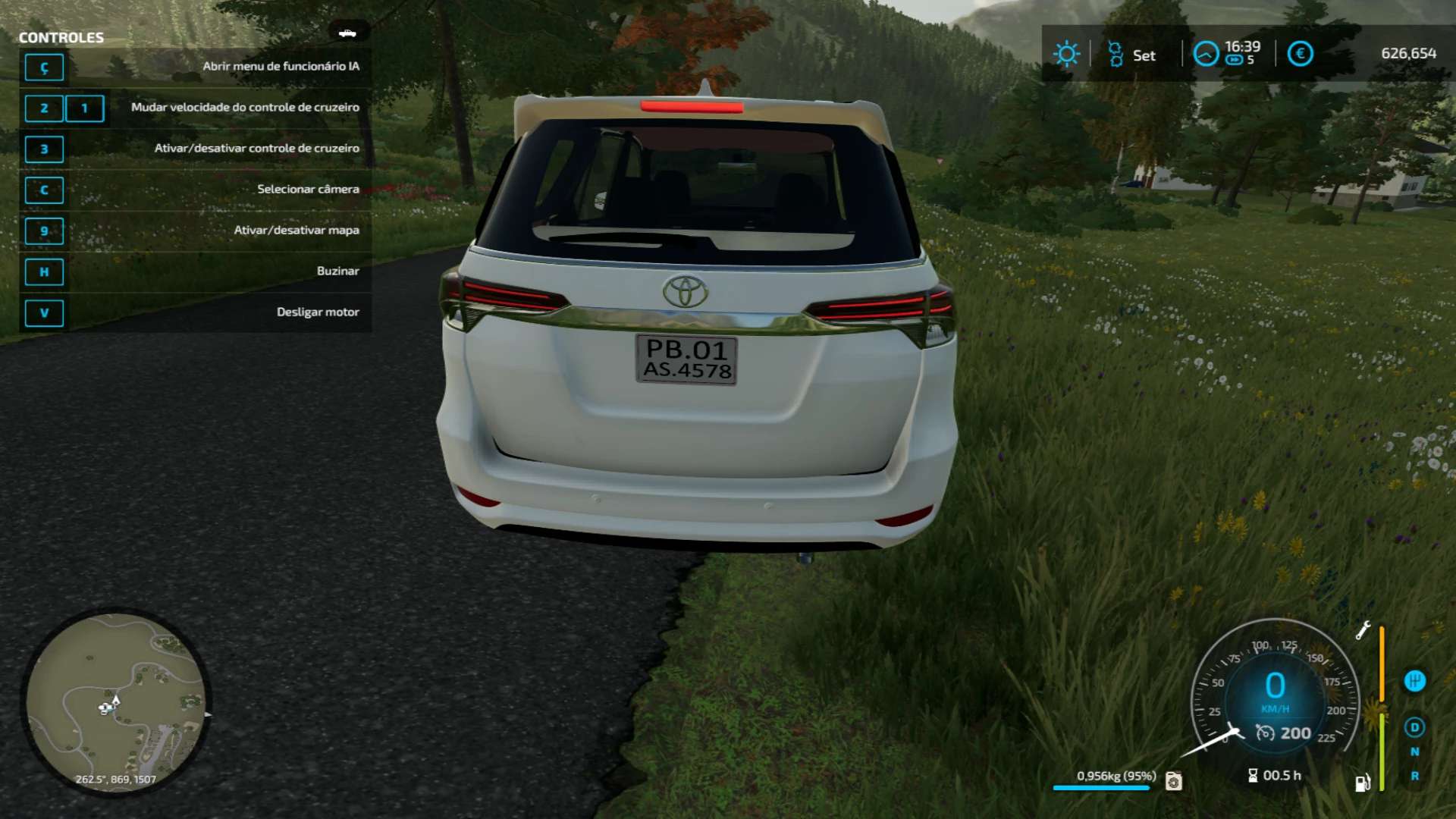Viewport: 1456px width, 819px height.
Task: Click the fuel pump icon
Action: 1363,783
